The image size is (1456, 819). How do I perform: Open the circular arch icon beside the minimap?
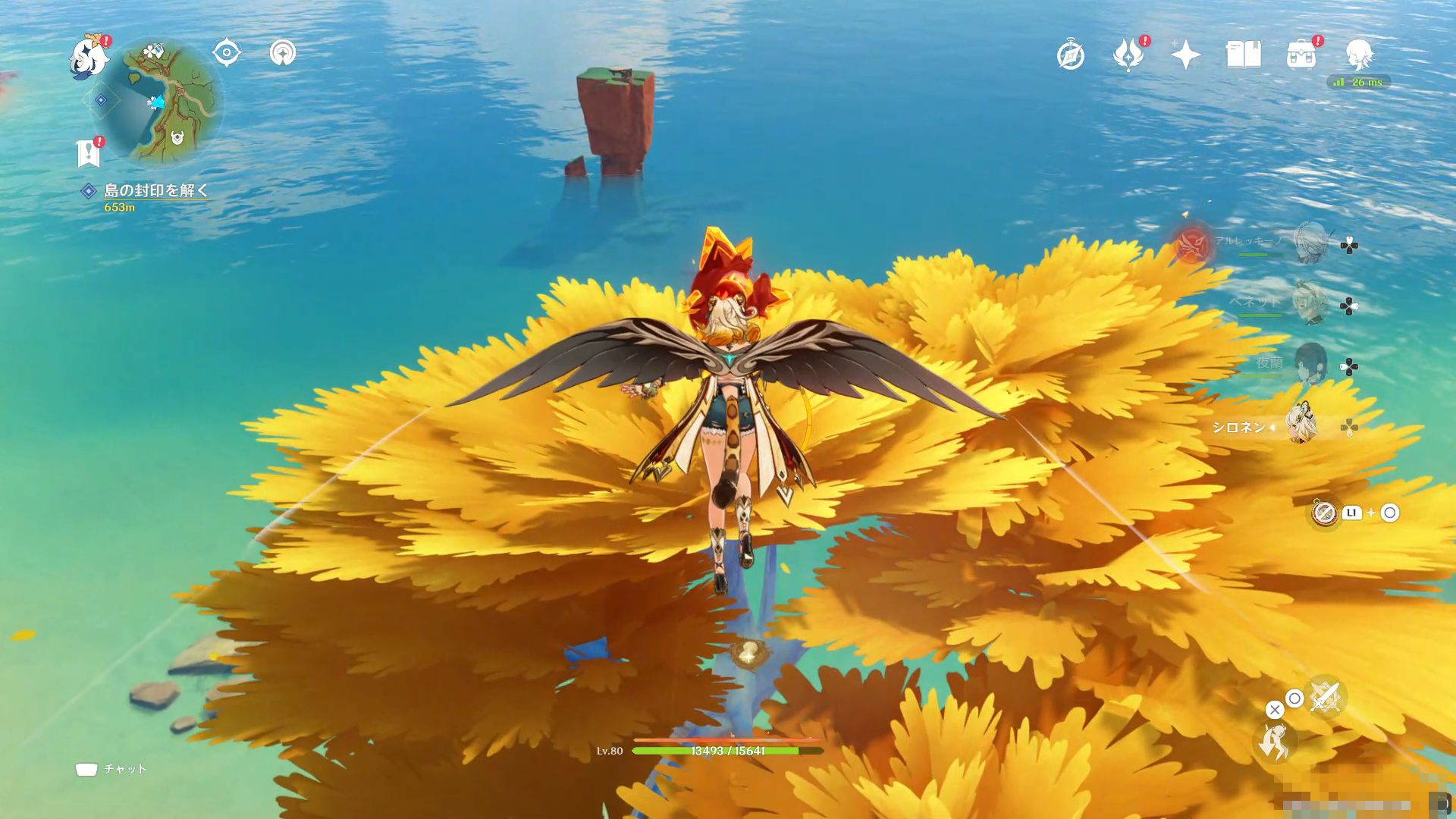pyautogui.click(x=283, y=53)
